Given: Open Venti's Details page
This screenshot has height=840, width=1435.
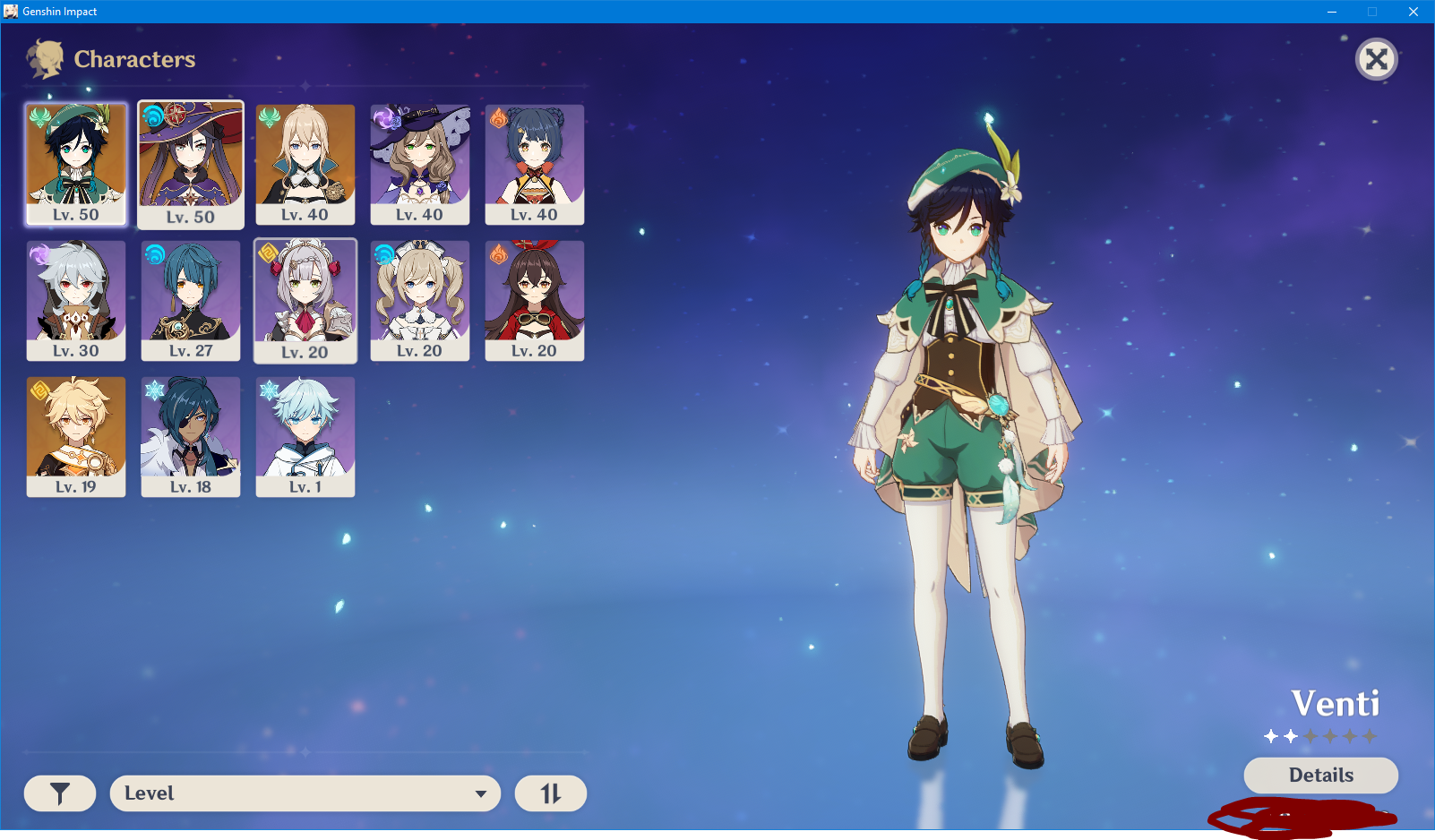Looking at the screenshot, I should [1320, 776].
